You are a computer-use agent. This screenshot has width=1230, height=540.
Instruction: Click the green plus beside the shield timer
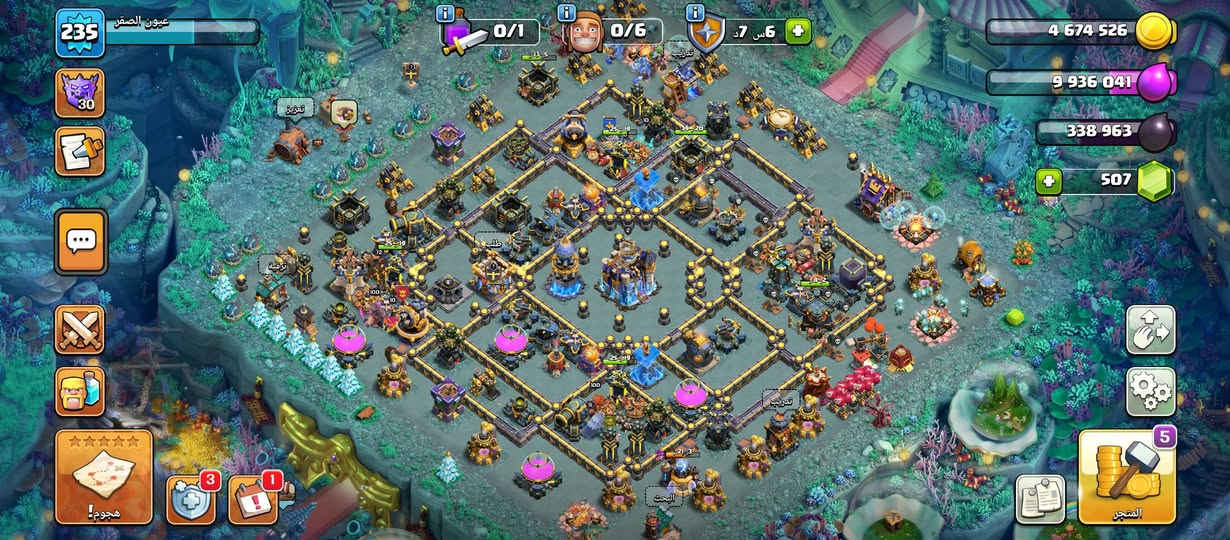pos(797,32)
